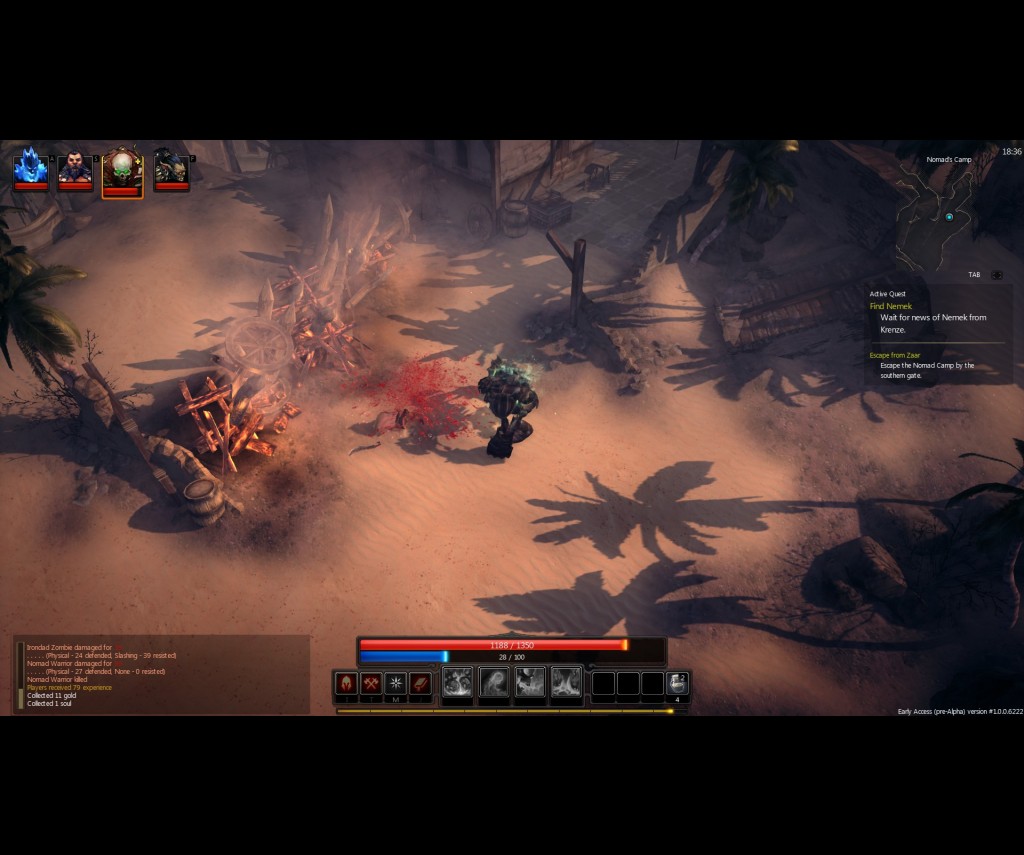
Task: Switch to the bearded man portrait
Action: tap(75, 167)
